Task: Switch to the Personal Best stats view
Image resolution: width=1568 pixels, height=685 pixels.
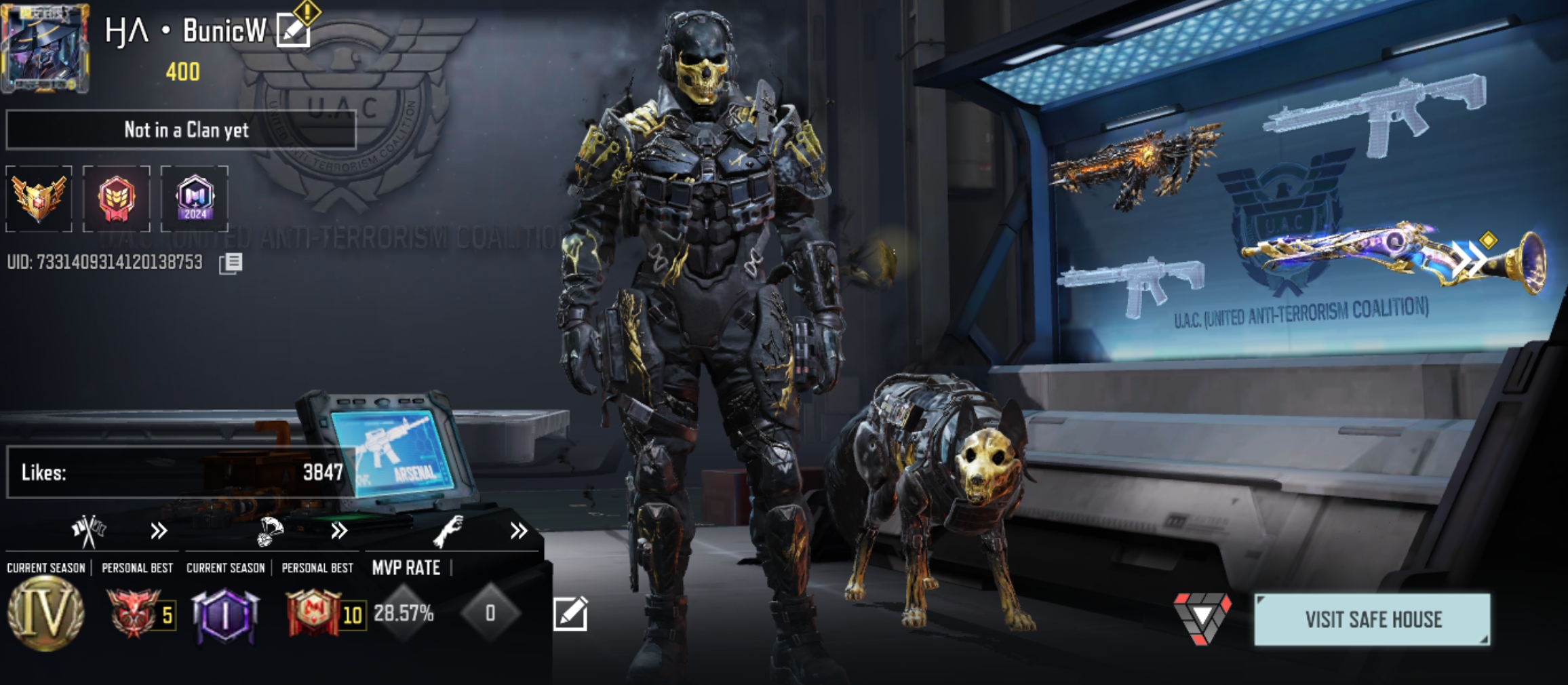Action: [x=138, y=568]
